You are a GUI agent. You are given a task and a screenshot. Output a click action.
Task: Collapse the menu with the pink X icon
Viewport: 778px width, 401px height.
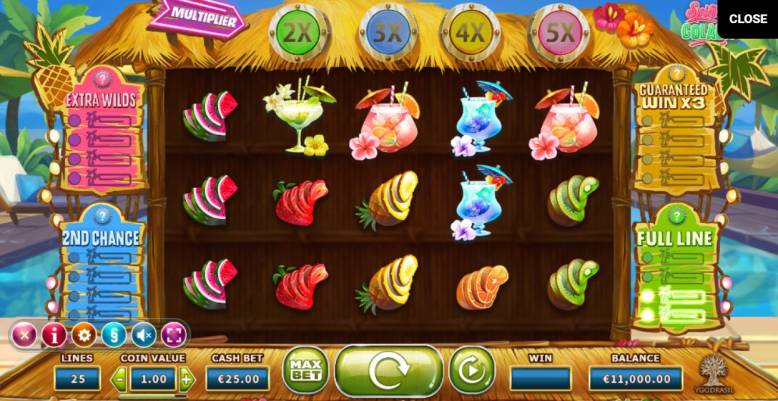pos(24,334)
